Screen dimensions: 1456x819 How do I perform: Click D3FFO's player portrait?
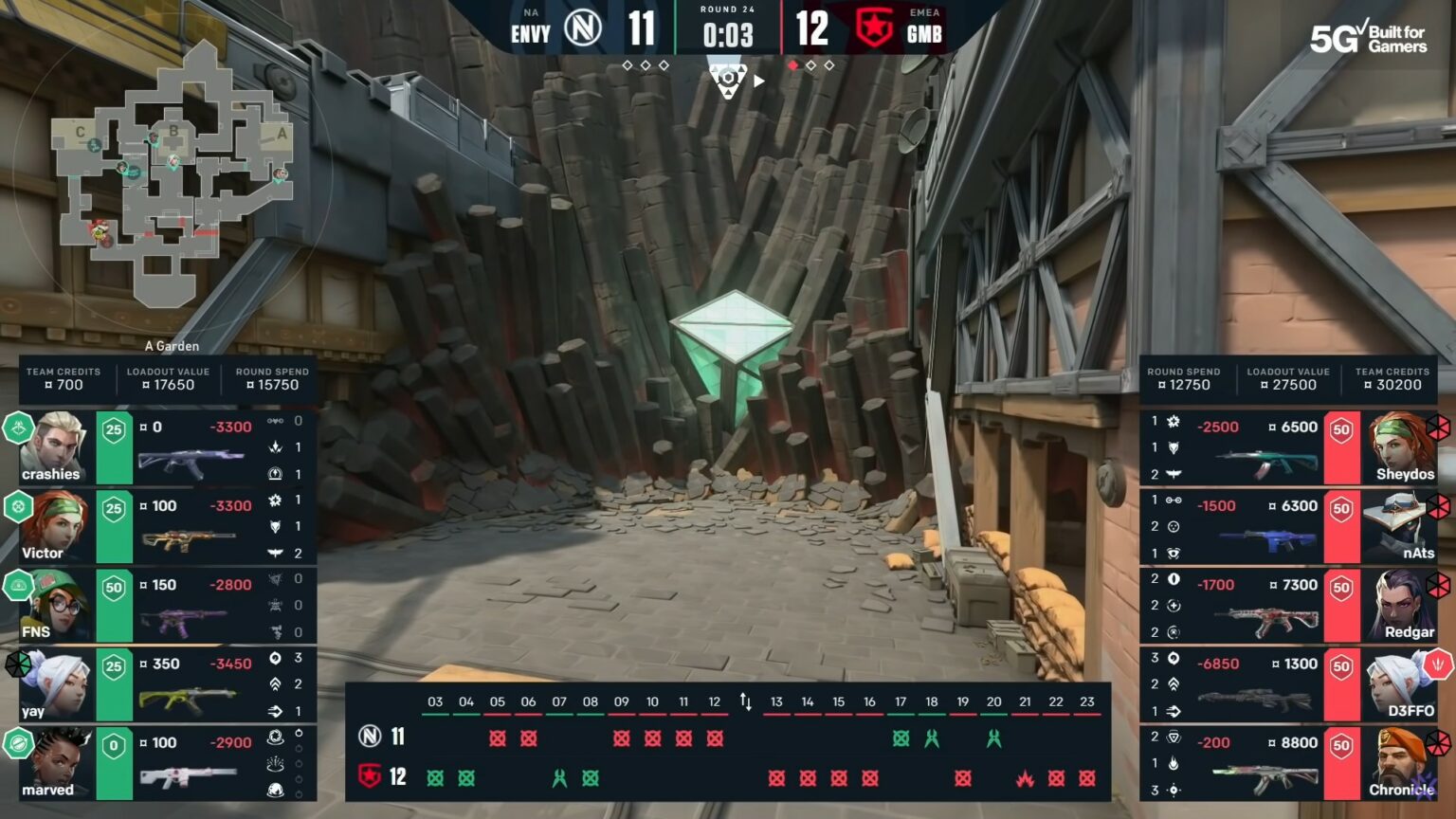click(1399, 683)
